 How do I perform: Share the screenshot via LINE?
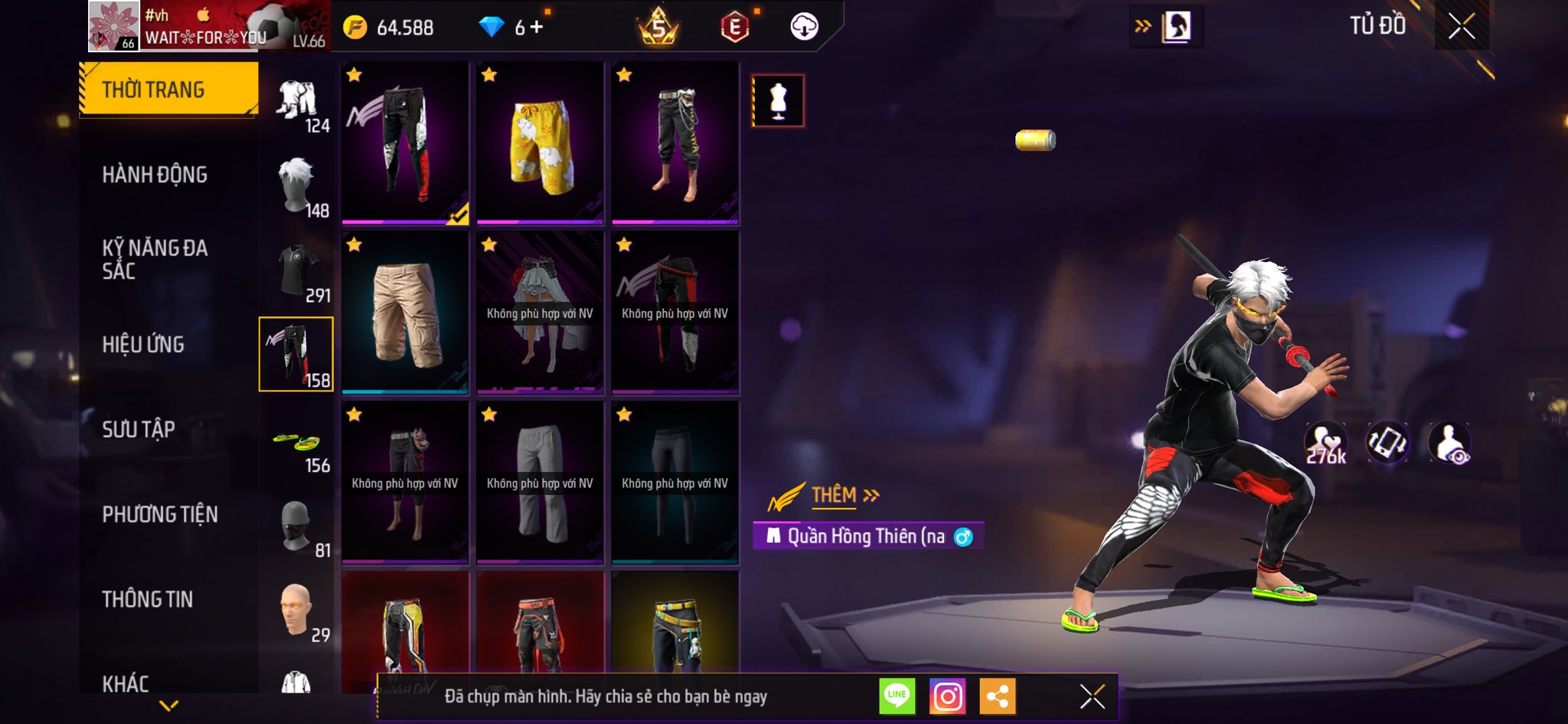pyautogui.click(x=897, y=696)
